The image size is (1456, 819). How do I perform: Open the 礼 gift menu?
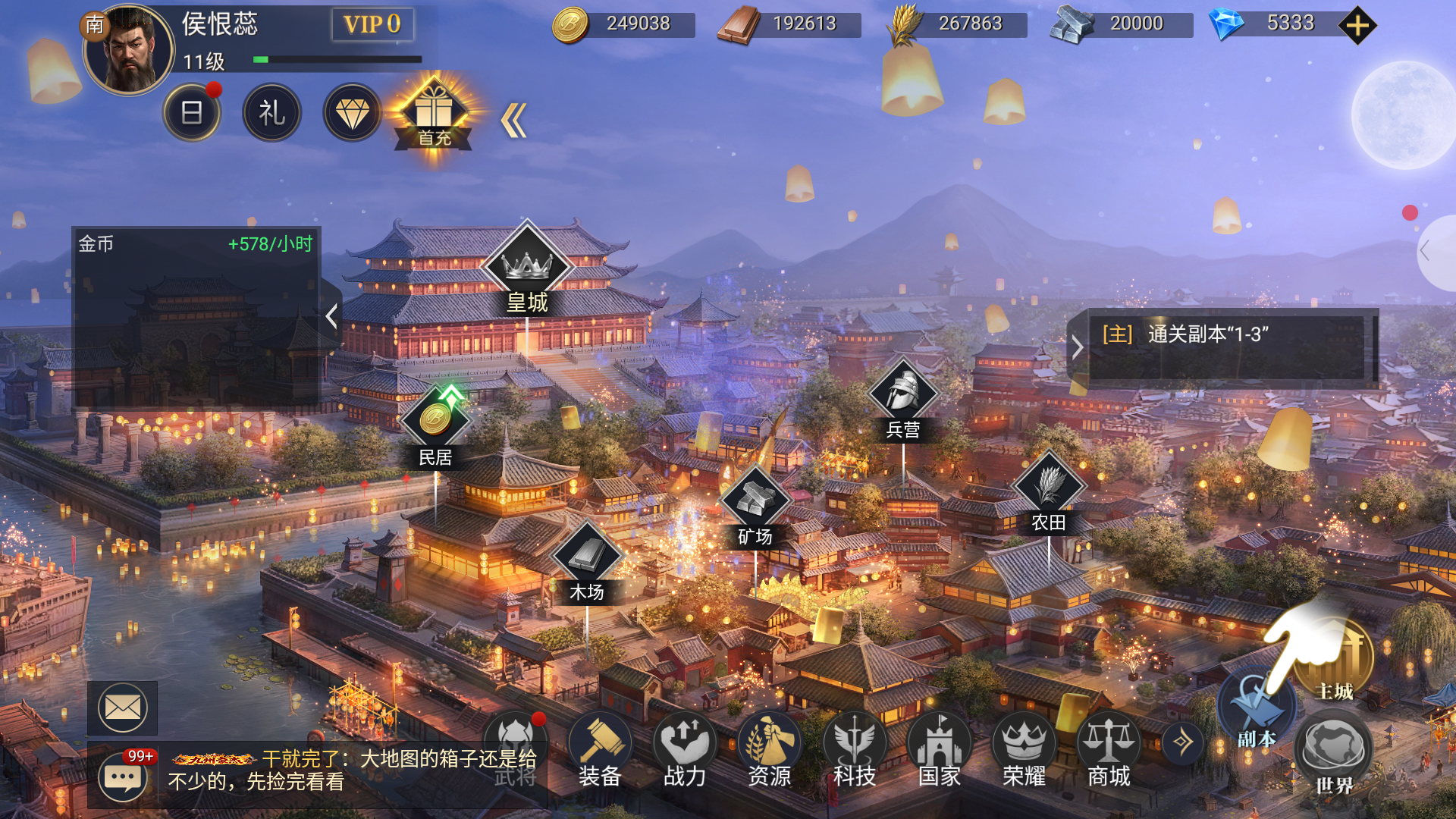272,113
